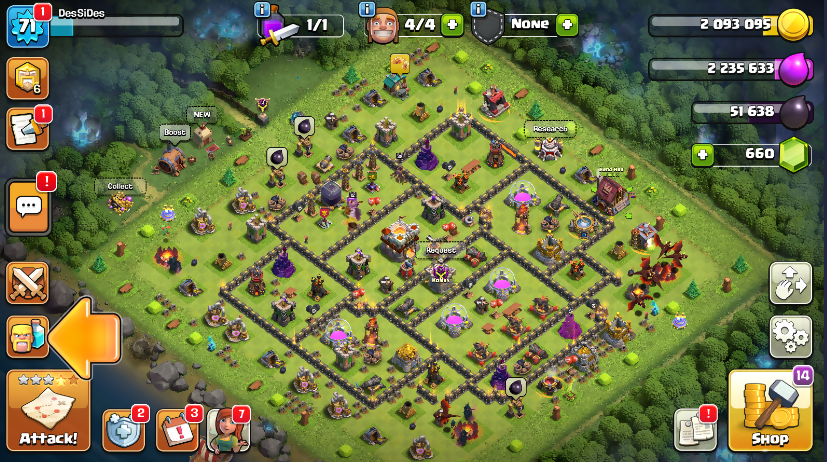The height and width of the screenshot is (462, 827).
Task: Open the chat speech bubble panel
Action: (28, 208)
